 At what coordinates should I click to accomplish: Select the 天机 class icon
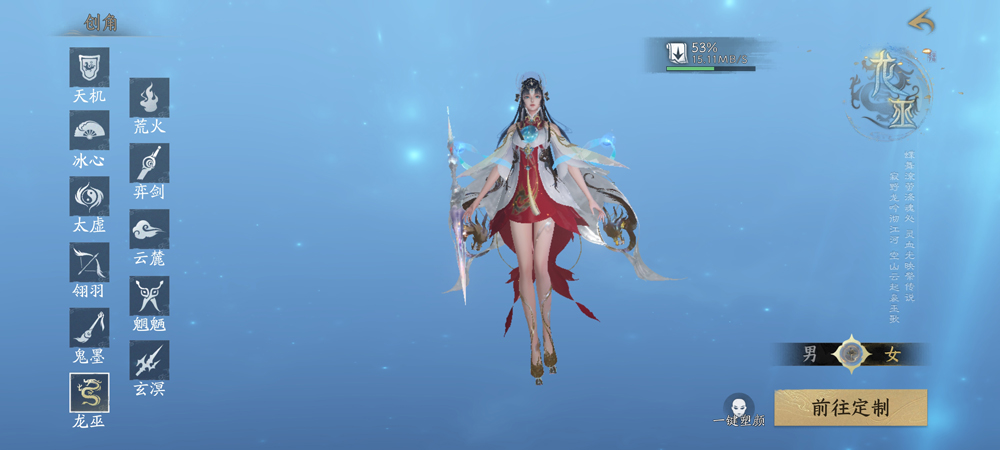(x=89, y=67)
